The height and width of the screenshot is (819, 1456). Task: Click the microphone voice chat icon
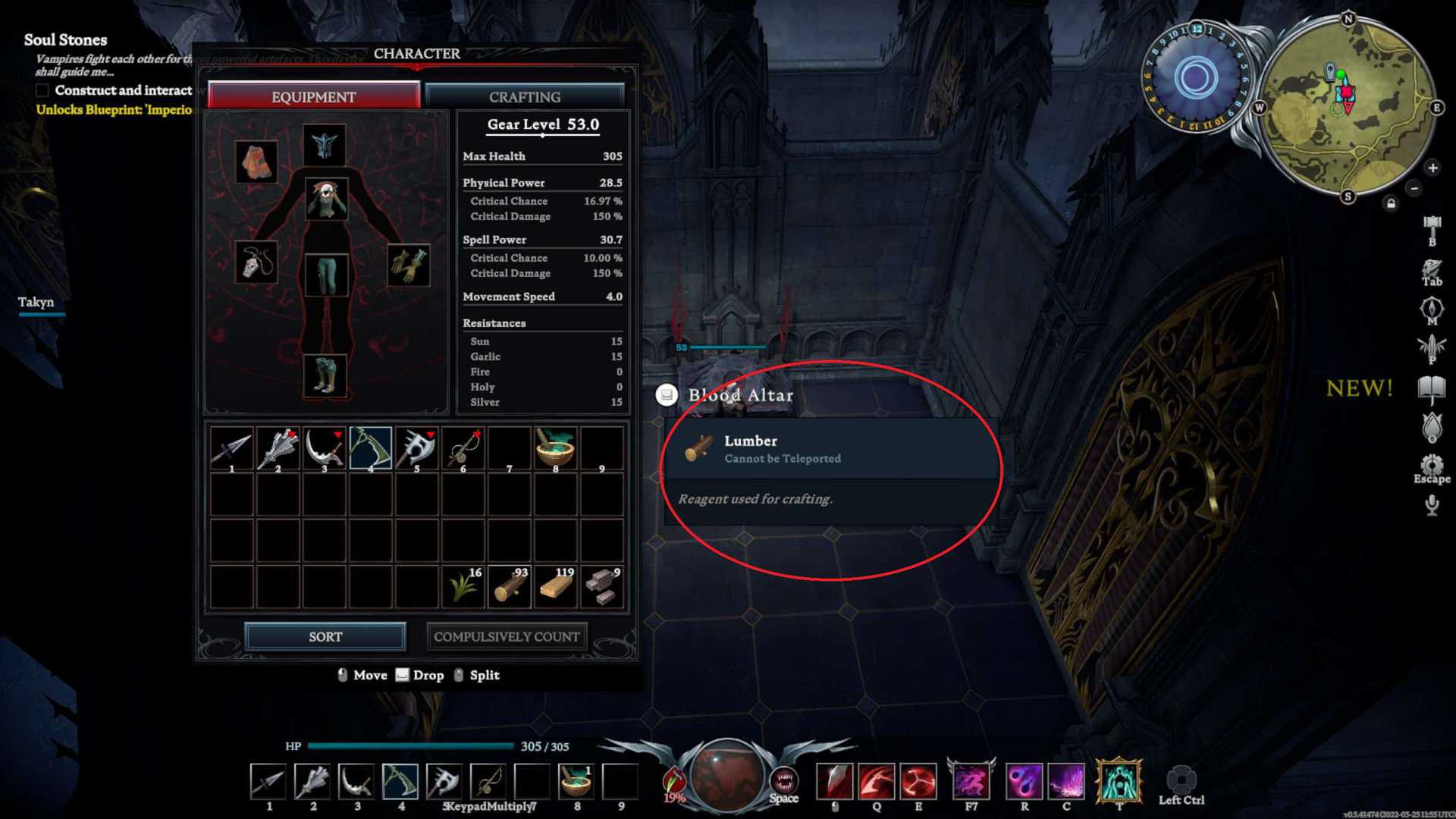(1432, 504)
